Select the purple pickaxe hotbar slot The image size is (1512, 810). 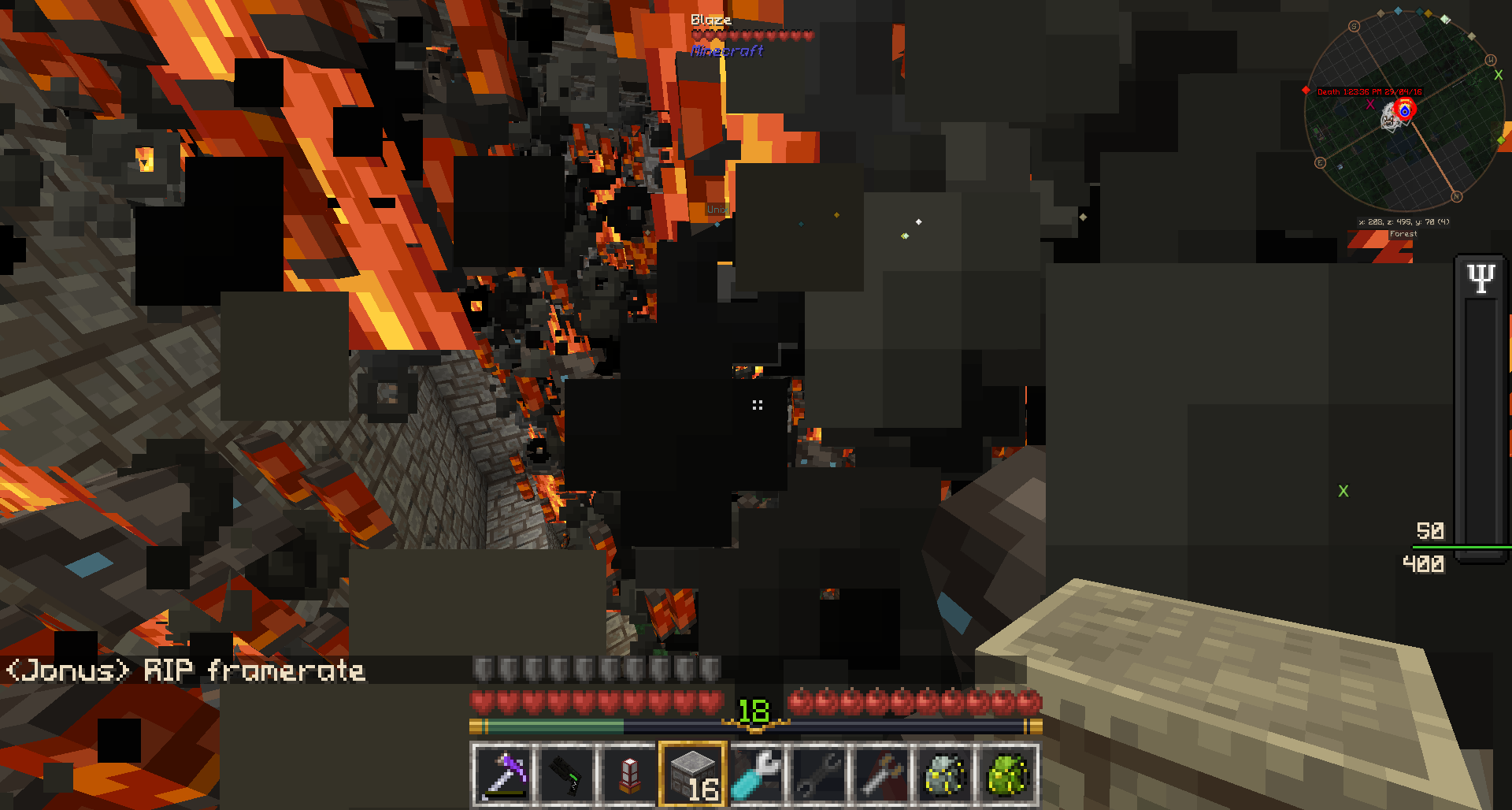[503, 774]
